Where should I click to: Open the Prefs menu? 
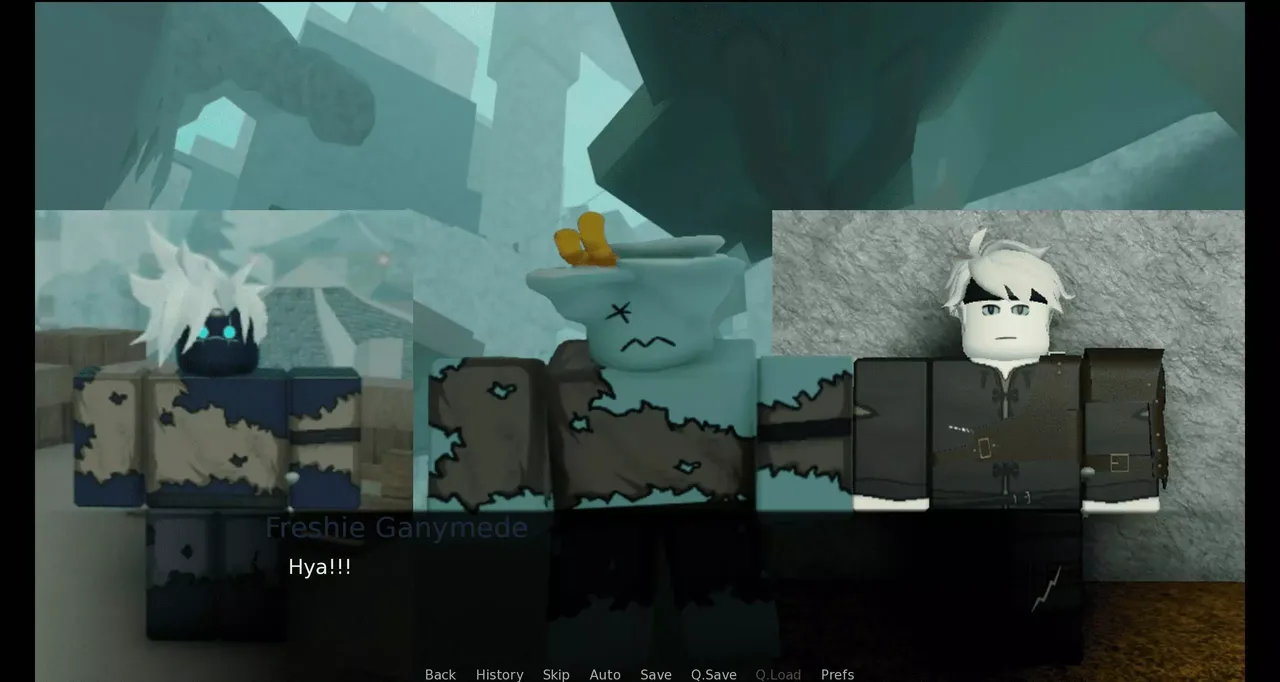[837, 674]
